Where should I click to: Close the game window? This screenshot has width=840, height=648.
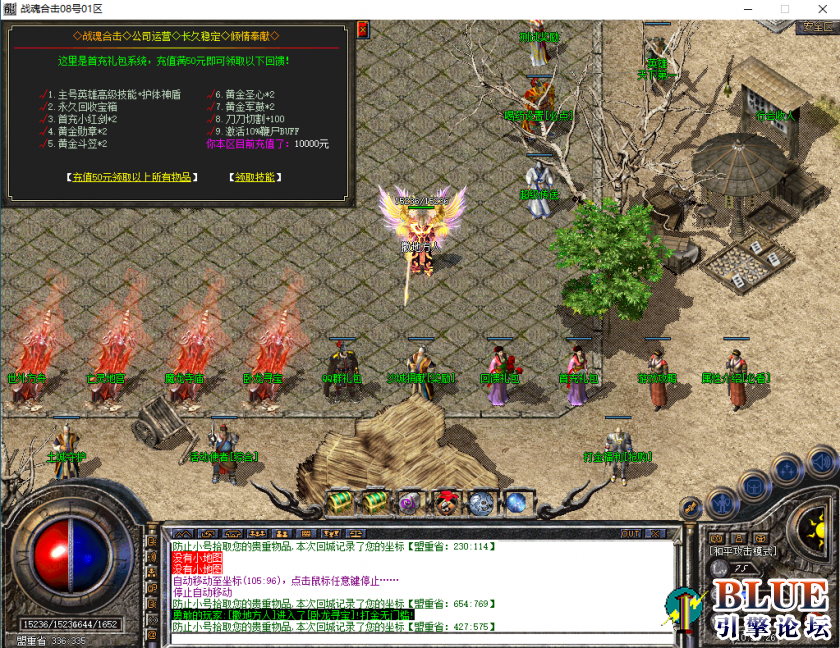[x=823, y=8]
